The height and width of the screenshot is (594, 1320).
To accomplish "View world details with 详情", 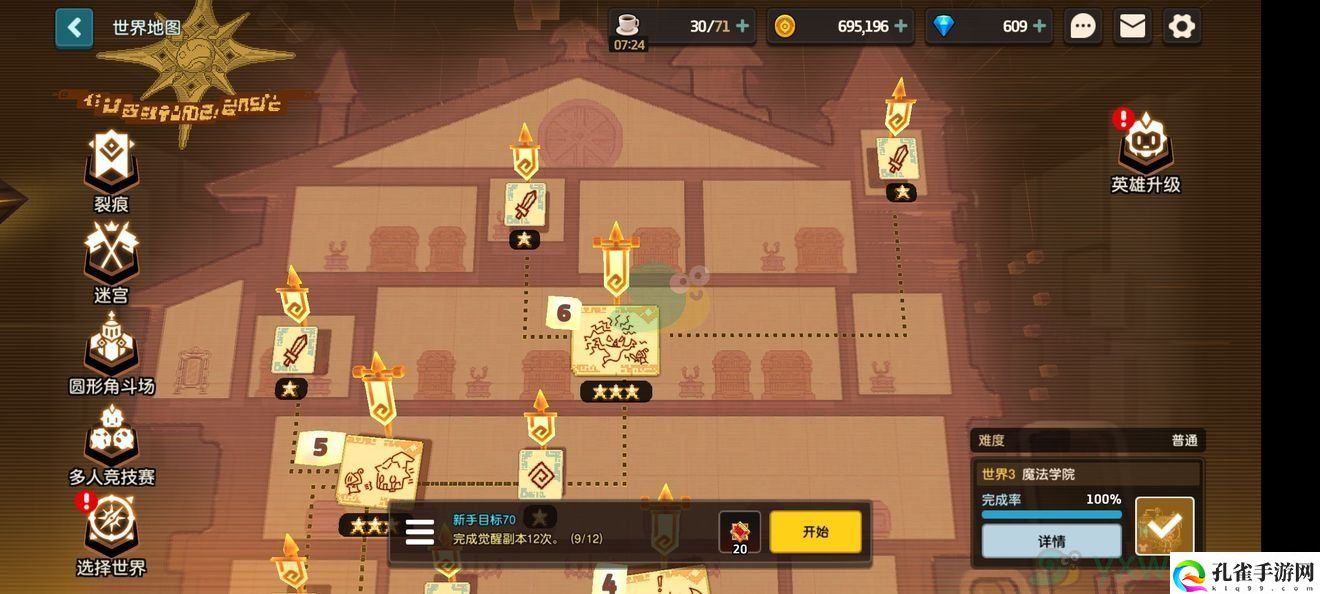I will tap(1051, 541).
